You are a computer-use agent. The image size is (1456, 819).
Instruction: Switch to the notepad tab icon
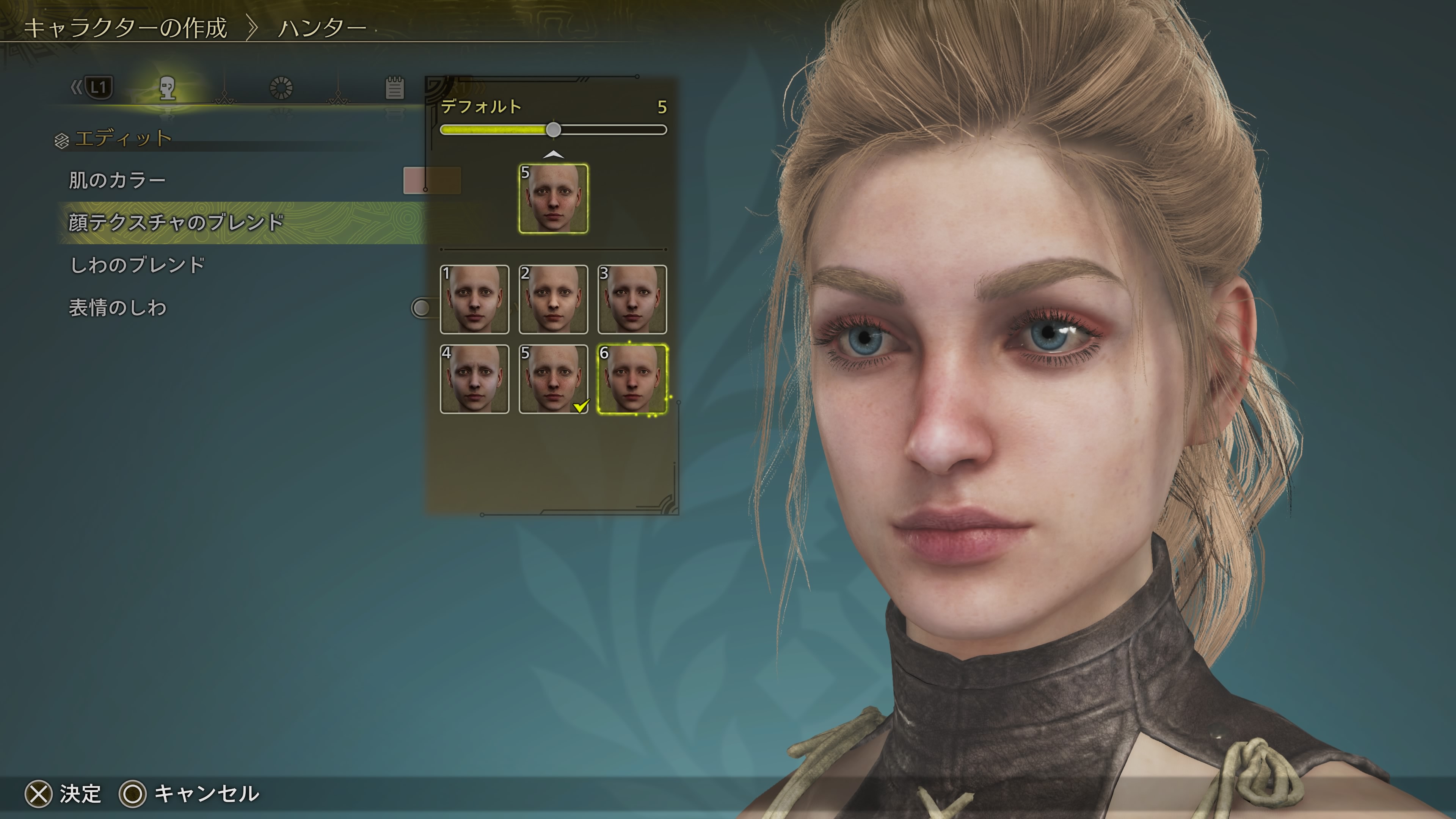(x=394, y=88)
